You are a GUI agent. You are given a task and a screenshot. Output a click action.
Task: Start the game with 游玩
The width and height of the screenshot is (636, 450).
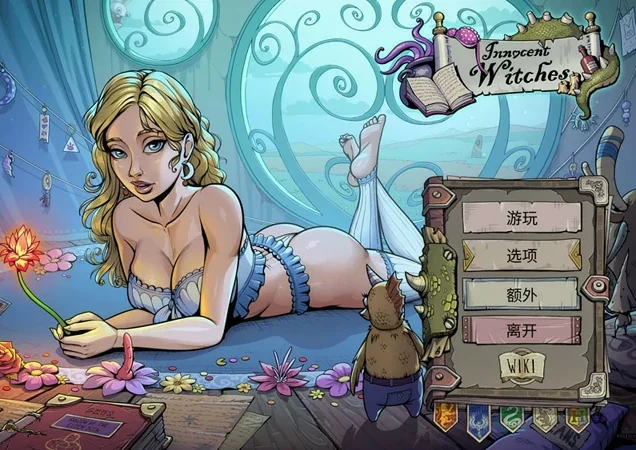[x=521, y=216]
